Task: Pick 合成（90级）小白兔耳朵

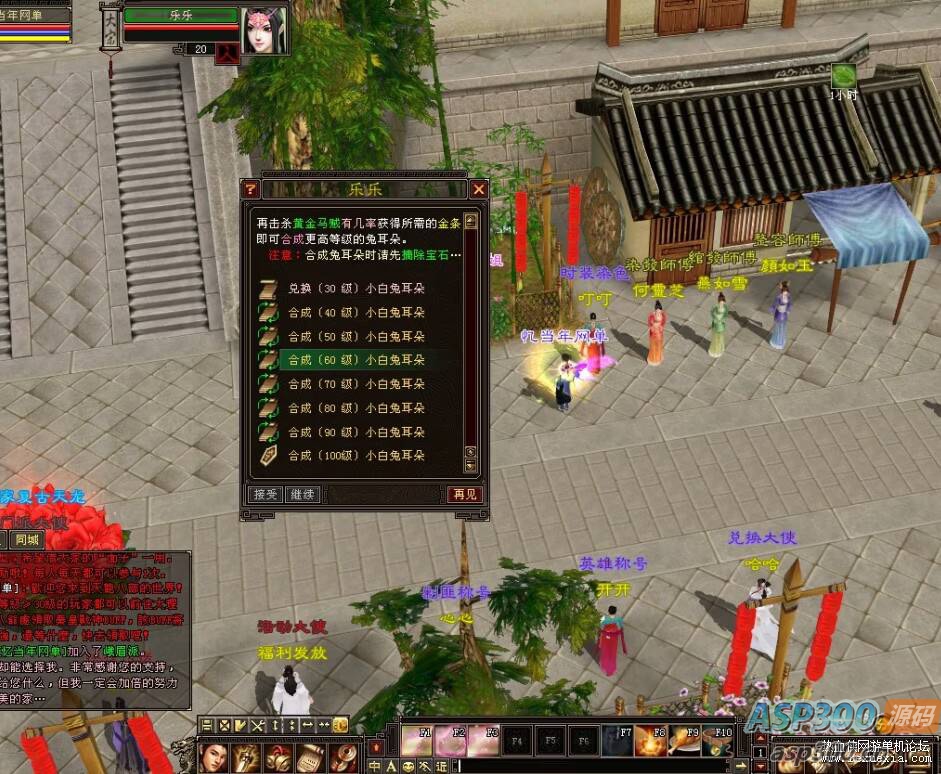Action: click(355, 432)
